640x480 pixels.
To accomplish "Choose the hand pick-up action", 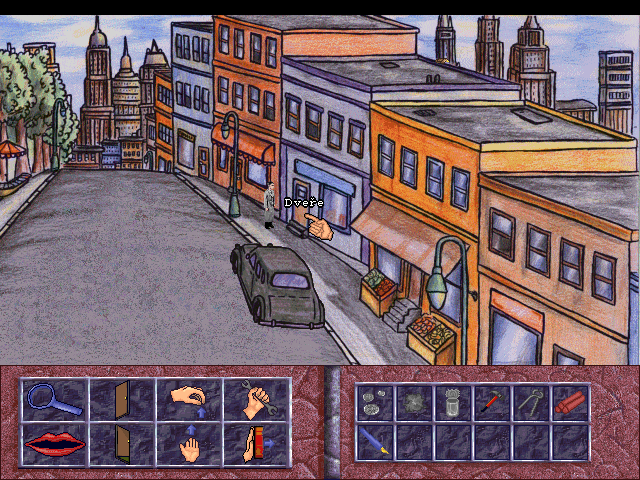I will (x=188, y=401).
